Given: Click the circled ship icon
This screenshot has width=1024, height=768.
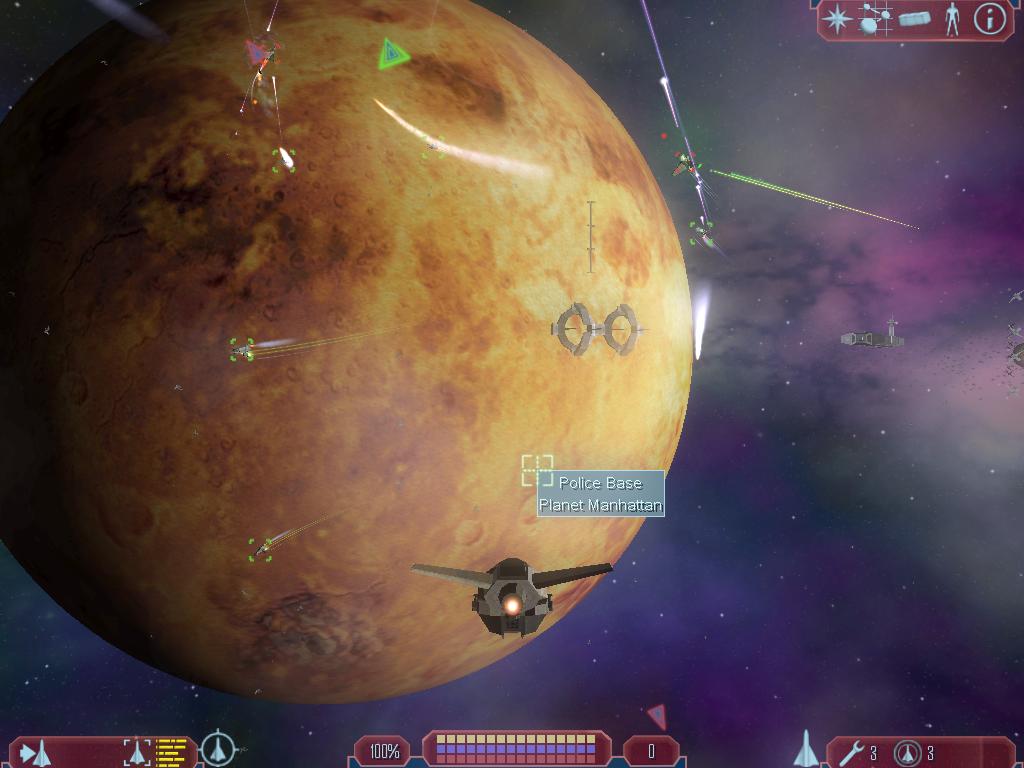Looking at the screenshot, I should click(217, 749).
